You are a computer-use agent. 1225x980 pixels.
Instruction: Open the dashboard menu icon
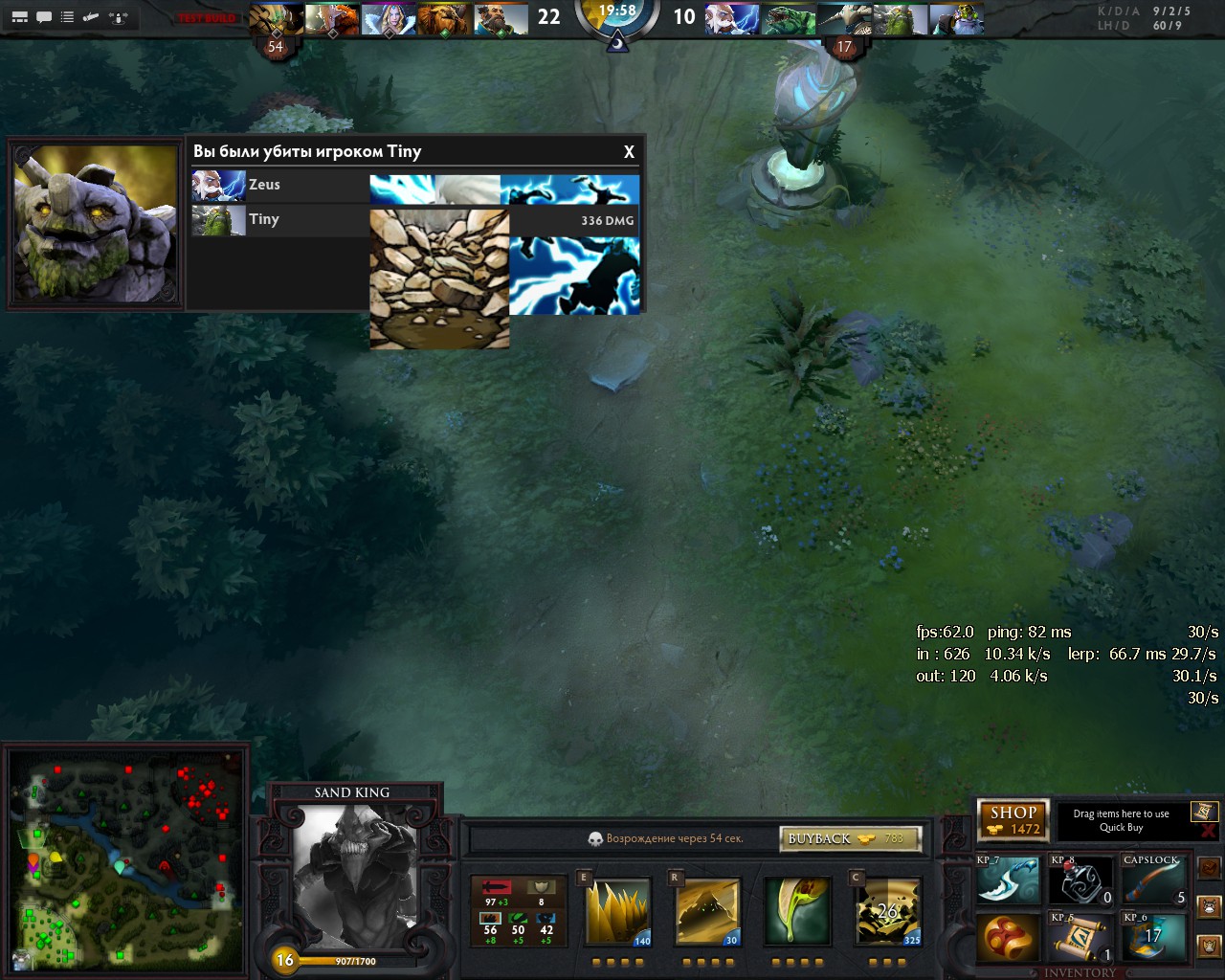(x=19, y=17)
